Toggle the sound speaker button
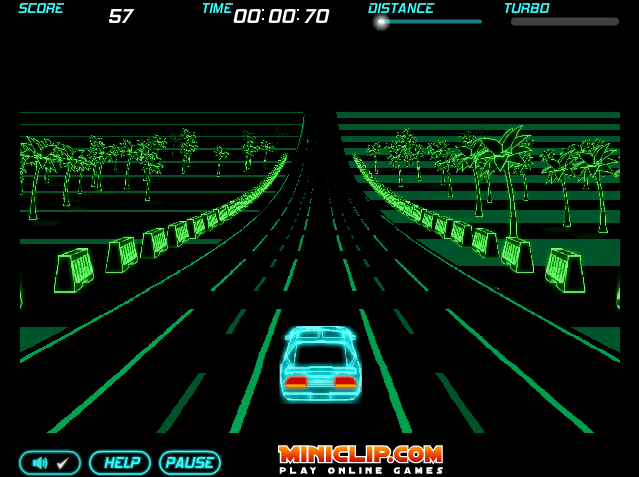The height and width of the screenshot is (477, 639). click(x=50, y=463)
